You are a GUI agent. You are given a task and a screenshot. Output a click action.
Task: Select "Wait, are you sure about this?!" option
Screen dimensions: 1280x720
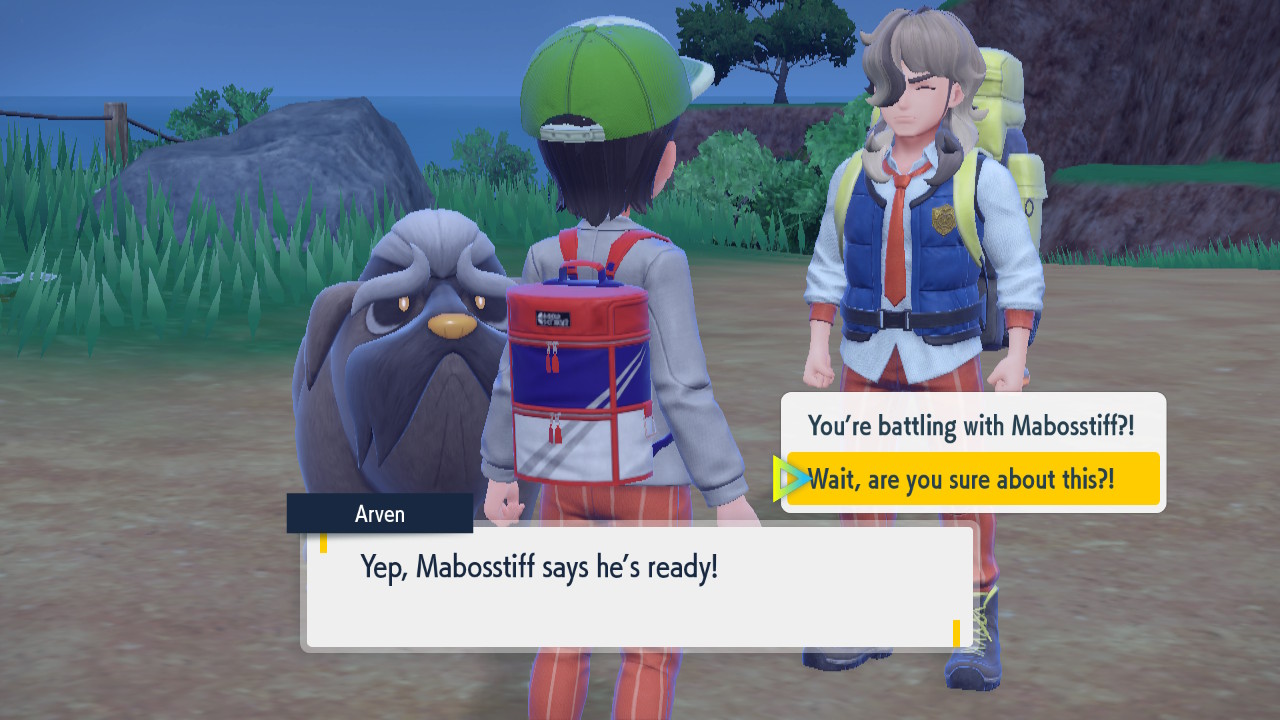tap(971, 480)
